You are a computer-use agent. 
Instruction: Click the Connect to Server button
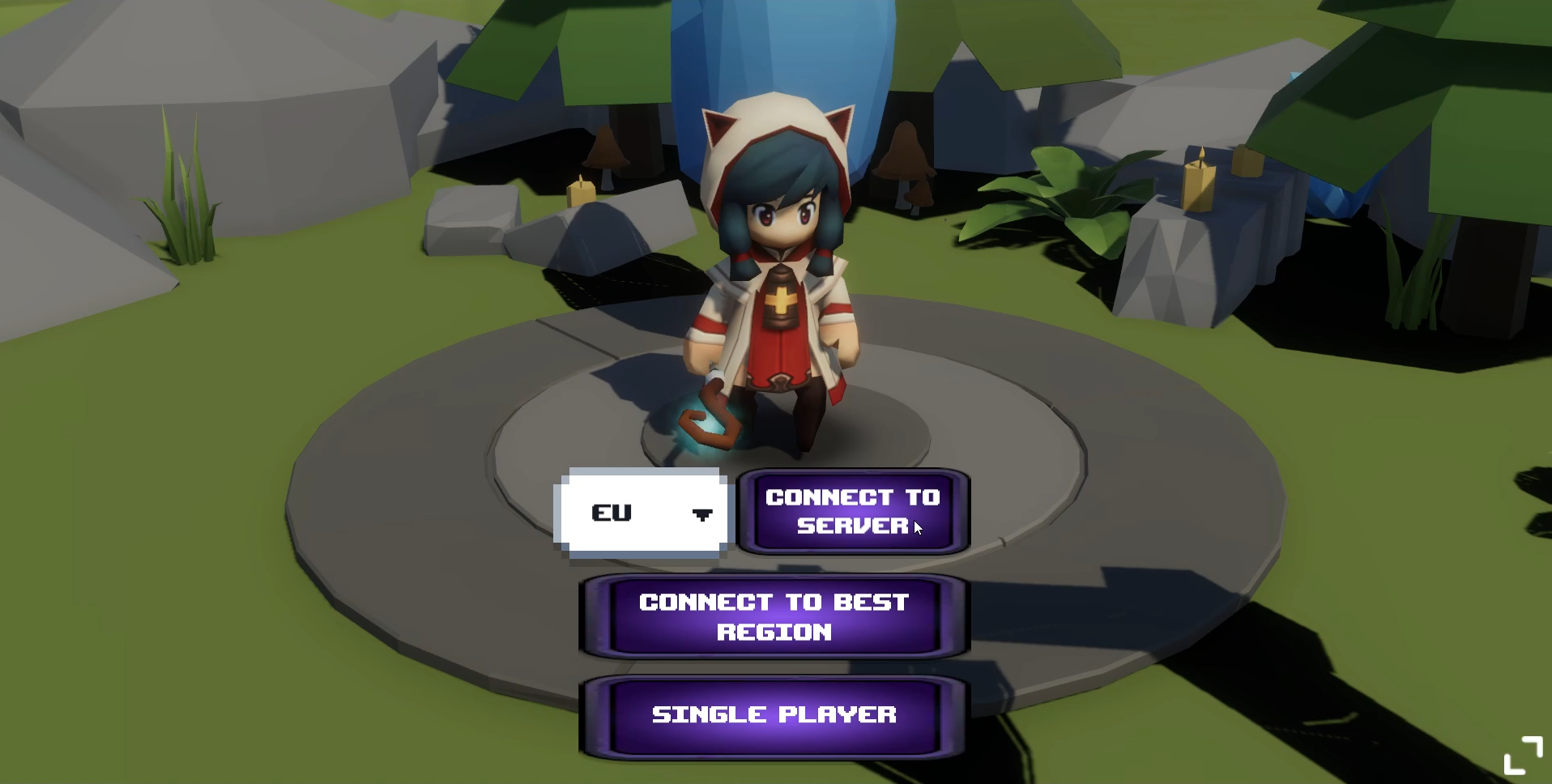tap(853, 512)
